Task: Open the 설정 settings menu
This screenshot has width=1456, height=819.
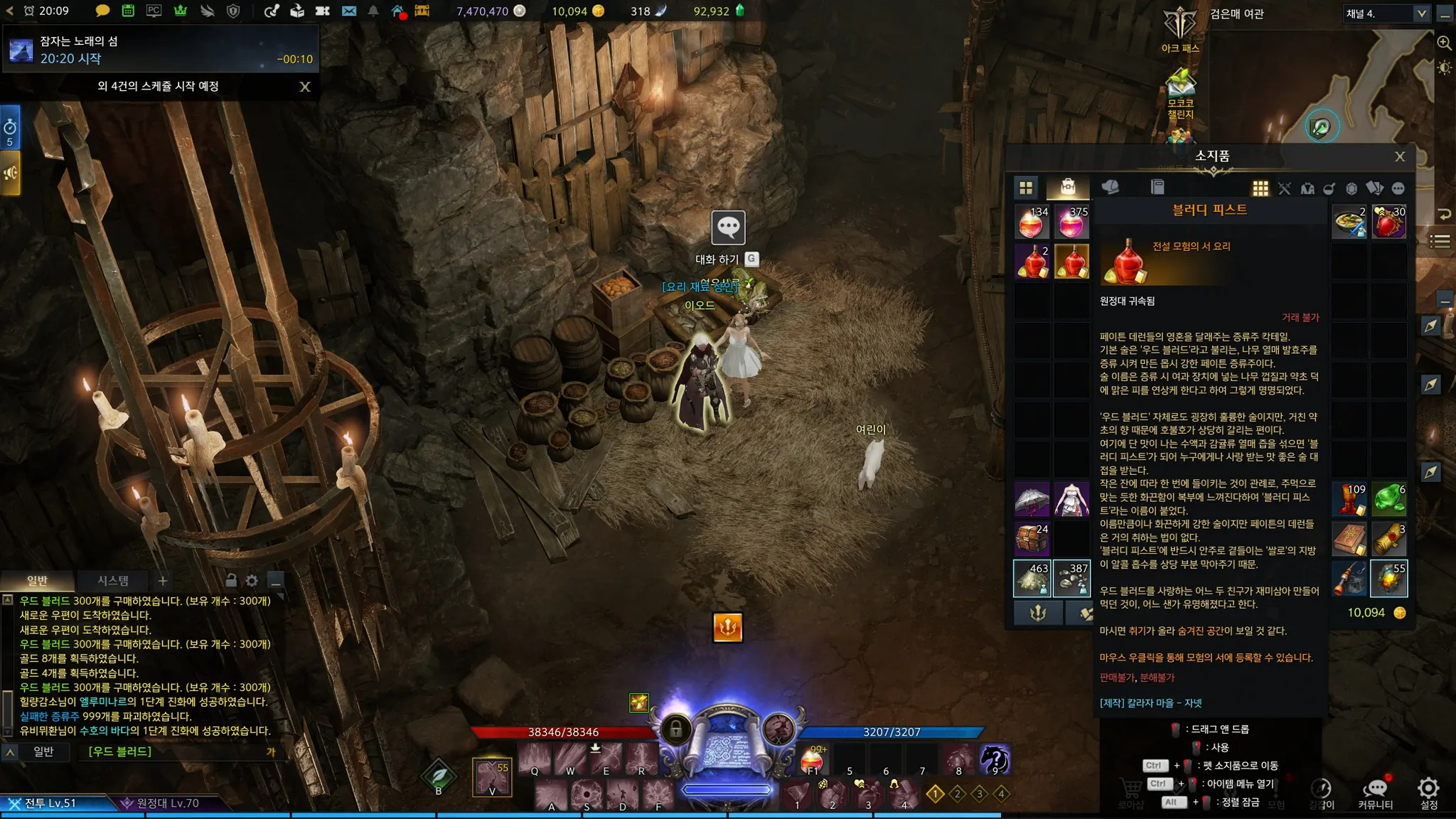Action: point(1428,792)
